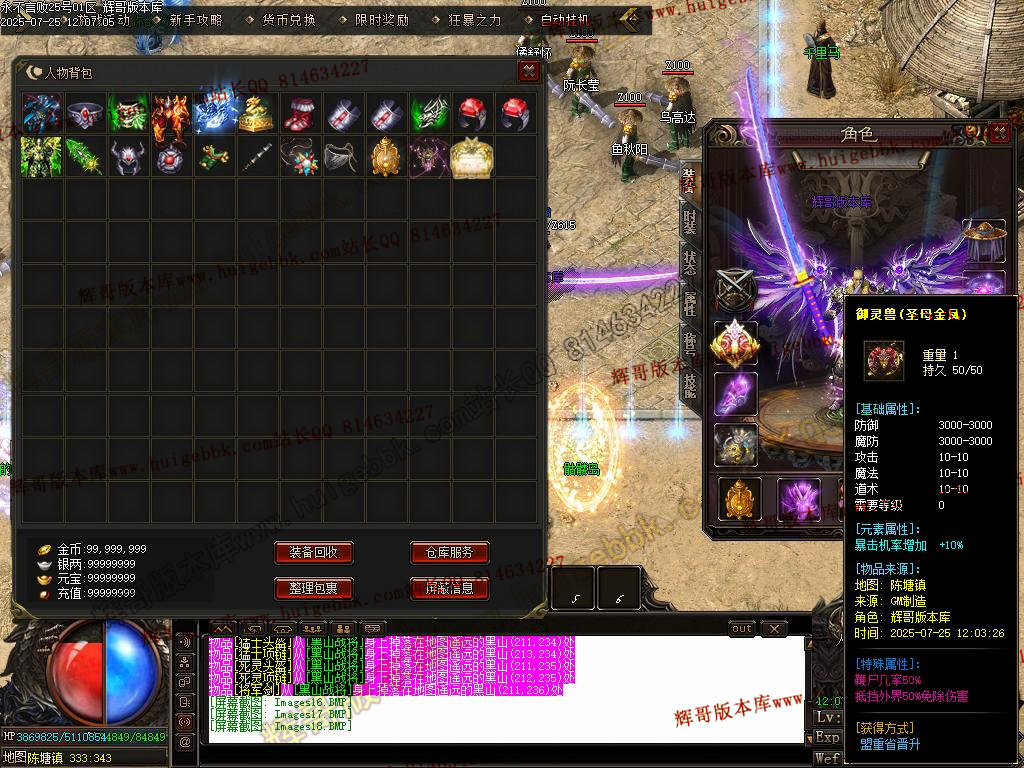
Task: Select the red boots item in the bag
Action: (300, 114)
